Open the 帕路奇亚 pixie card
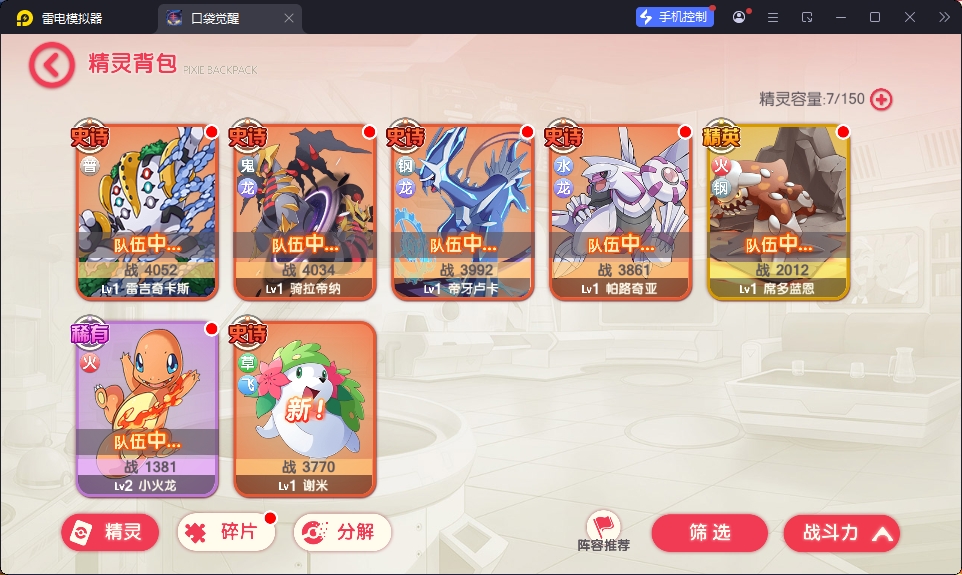This screenshot has width=962, height=575. click(620, 213)
